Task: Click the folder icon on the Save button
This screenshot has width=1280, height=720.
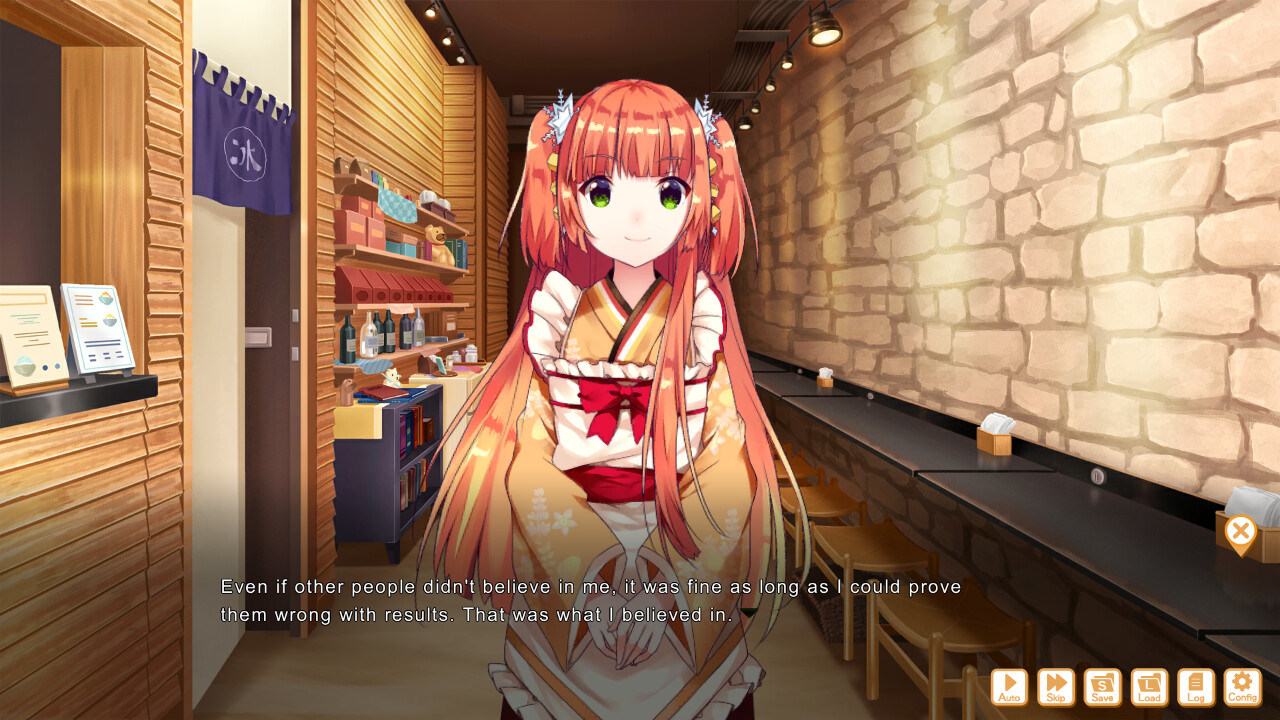Action: (1103, 682)
